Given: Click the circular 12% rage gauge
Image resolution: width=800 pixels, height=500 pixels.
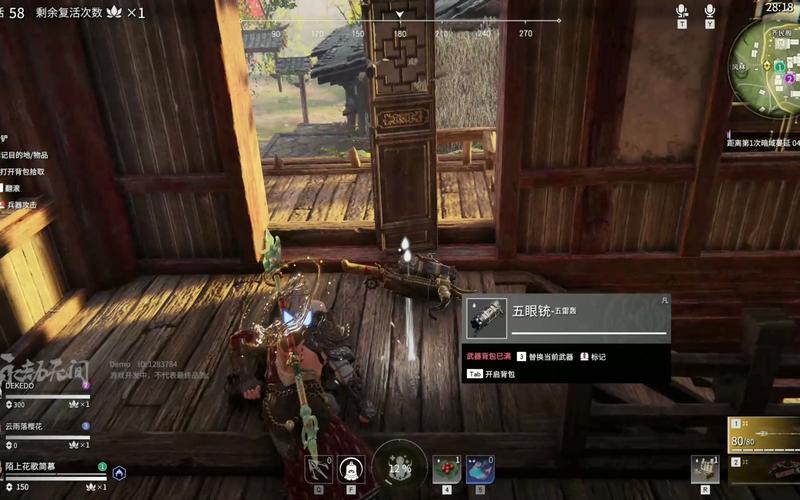Looking at the screenshot, I should pos(400,467).
